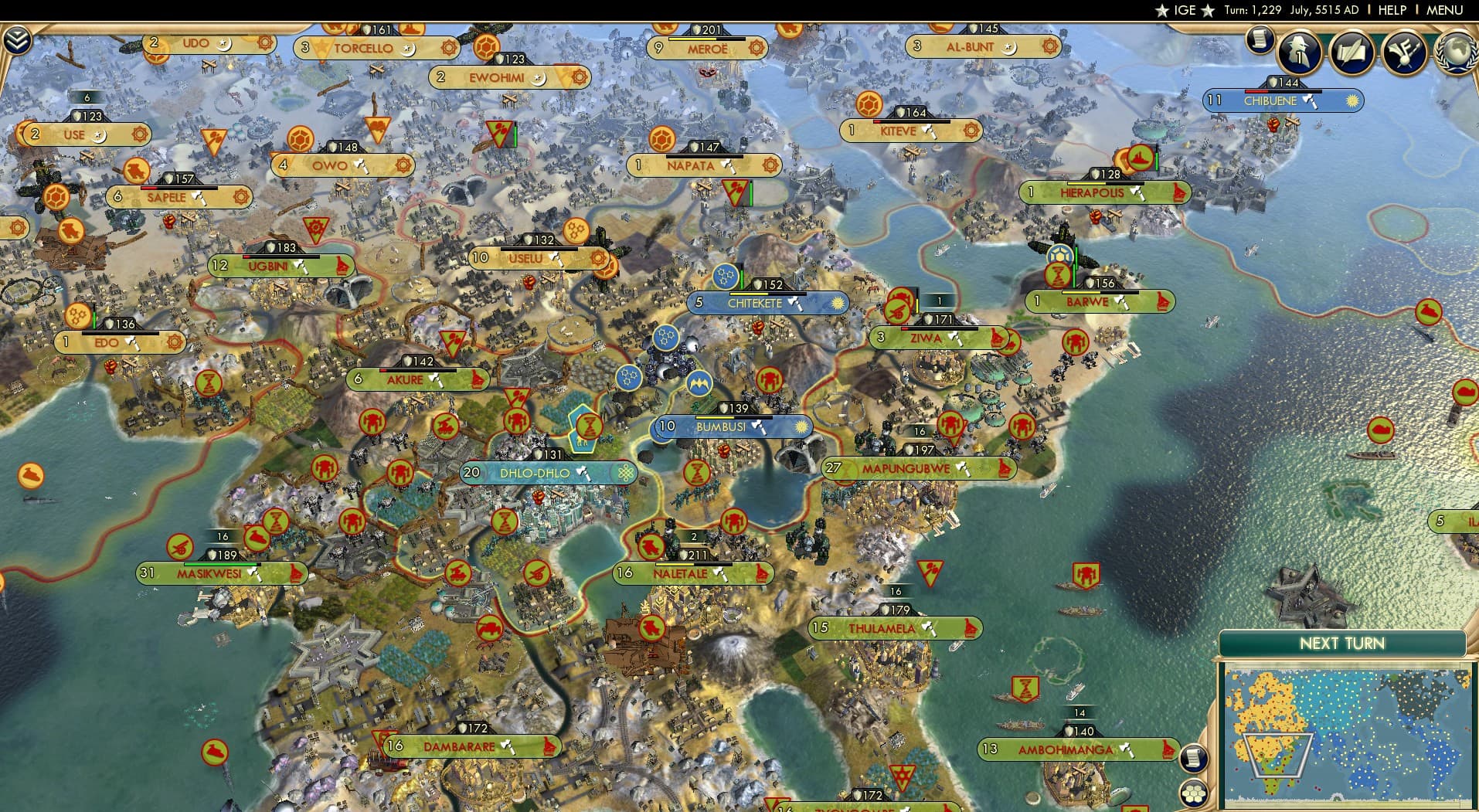Open the MENU in the top bar
This screenshot has height=812, width=1479.
click(1444, 10)
